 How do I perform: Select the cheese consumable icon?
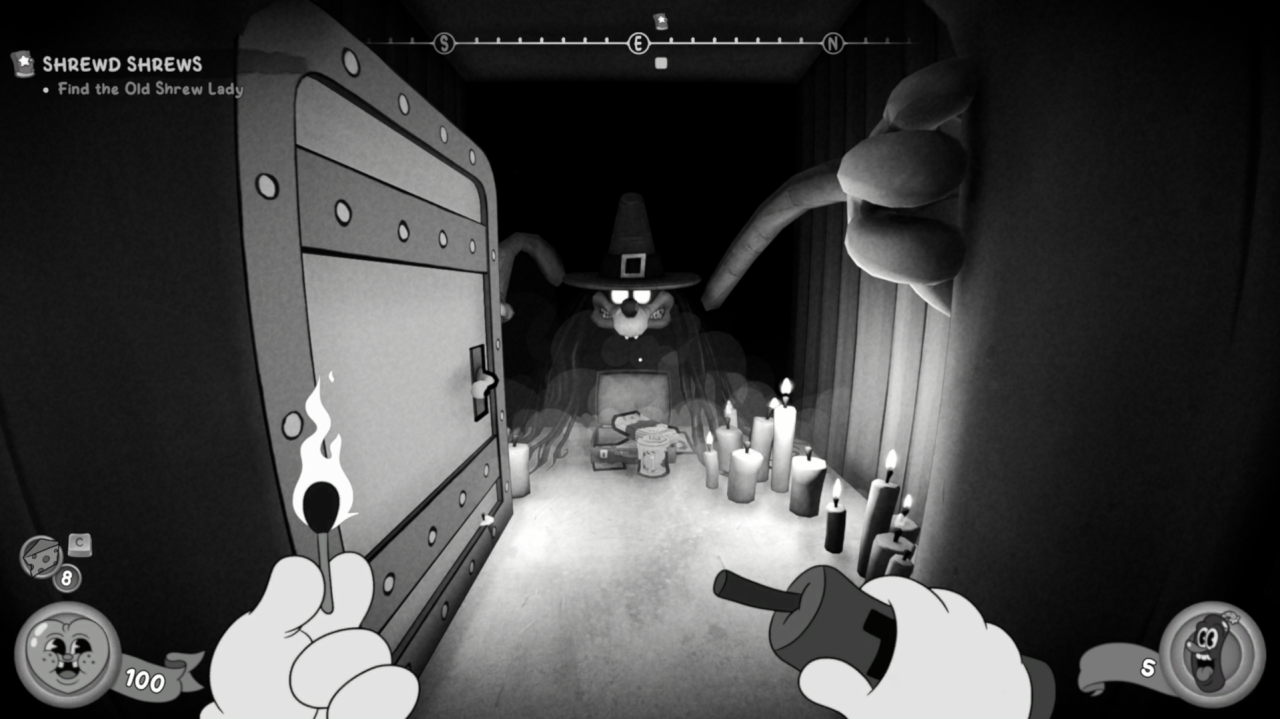(x=41, y=556)
